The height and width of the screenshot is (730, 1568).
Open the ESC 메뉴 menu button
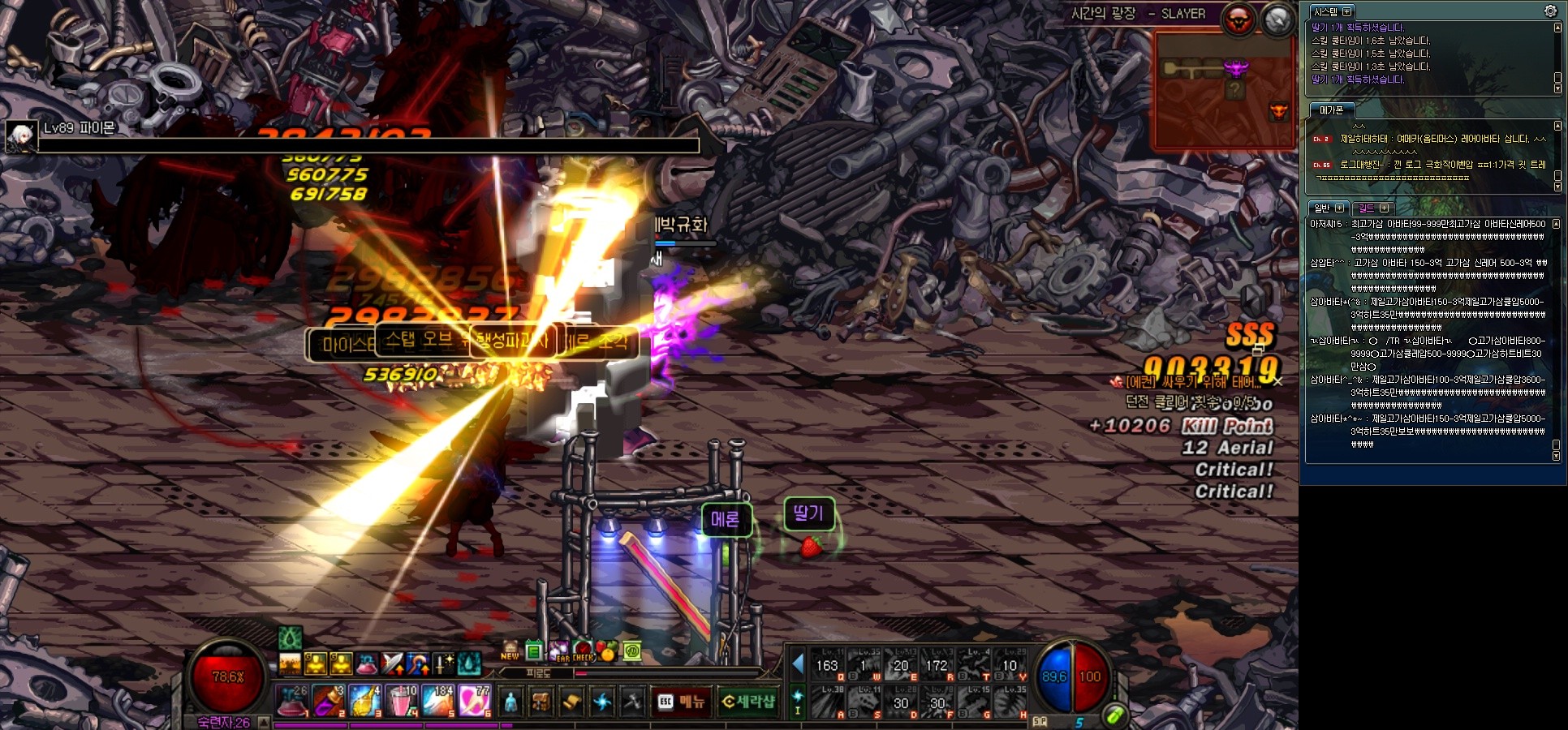(681, 702)
